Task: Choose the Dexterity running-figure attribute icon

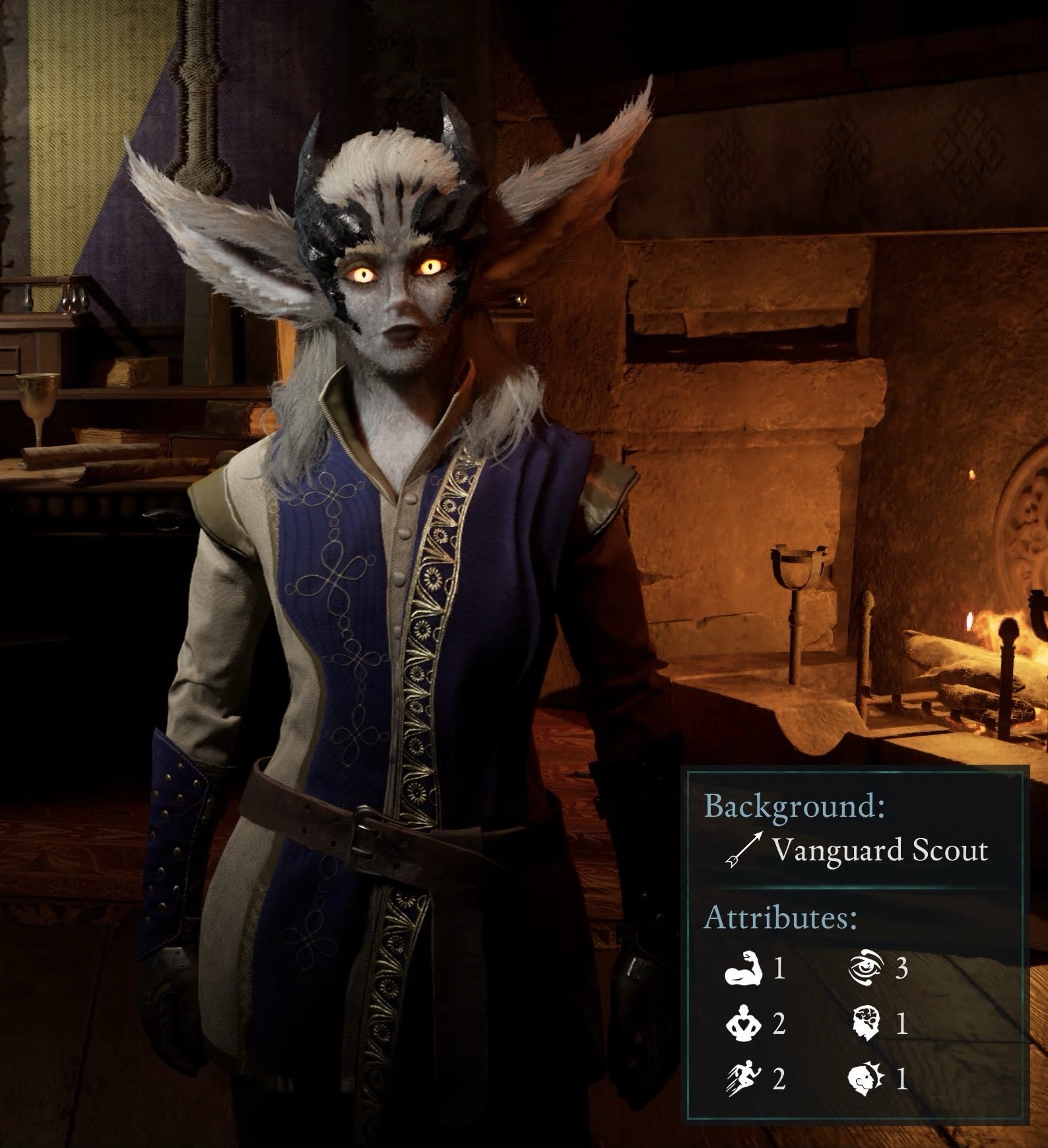Action: point(744,1079)
